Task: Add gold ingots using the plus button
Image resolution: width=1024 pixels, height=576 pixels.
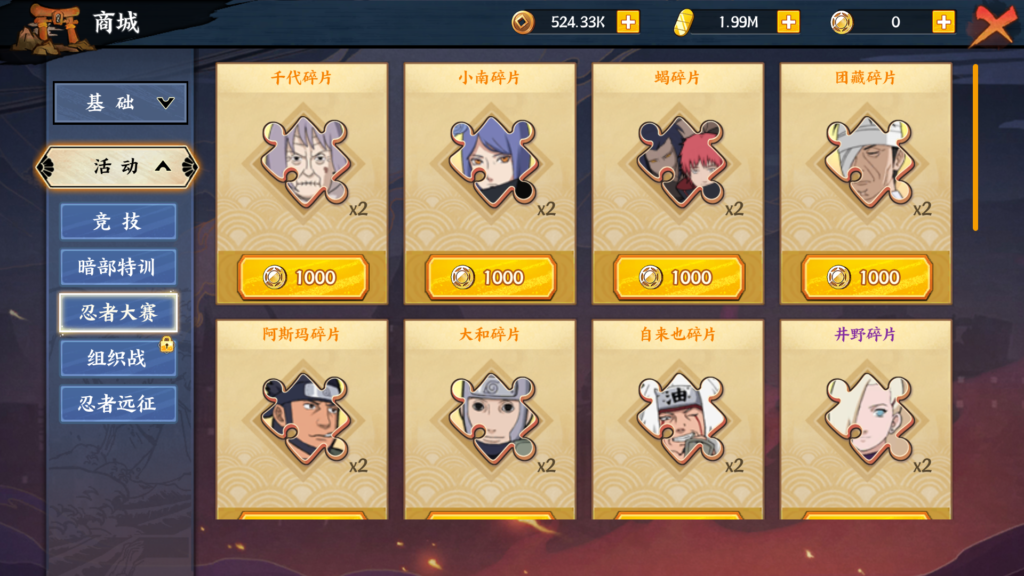Action: [x=788, y=22]
